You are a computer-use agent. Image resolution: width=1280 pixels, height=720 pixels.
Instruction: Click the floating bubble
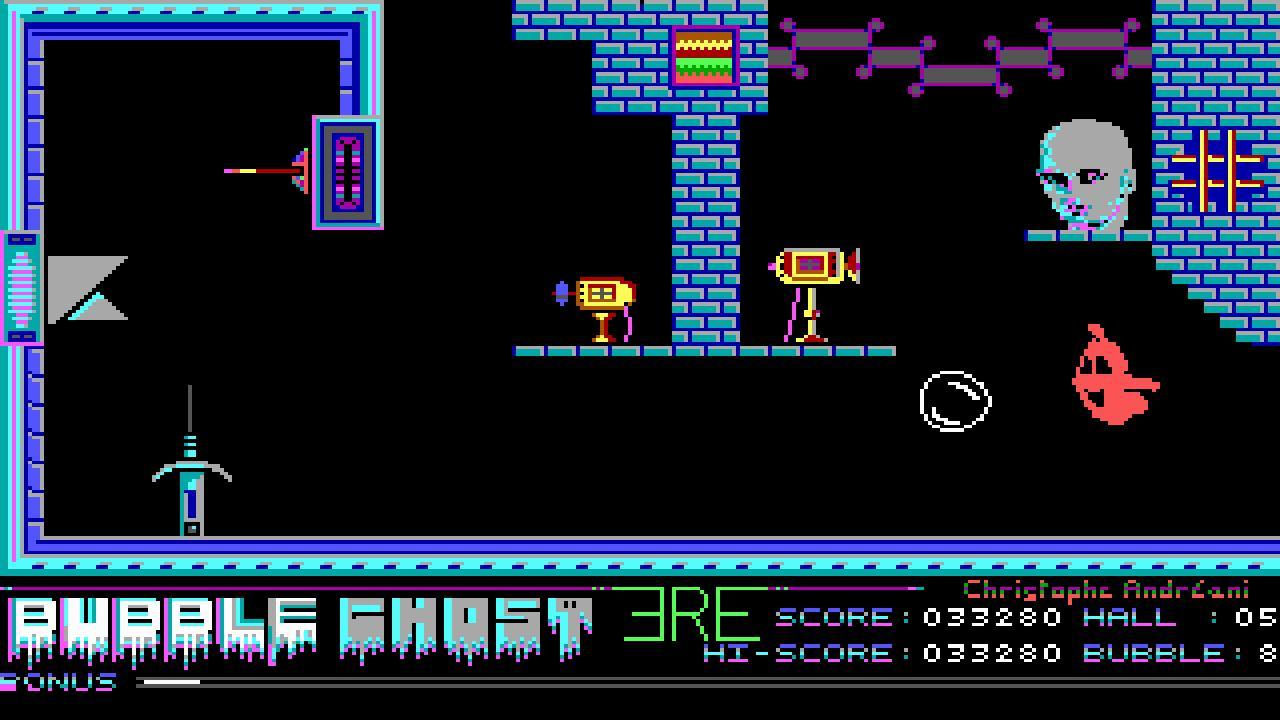coord(953,399)
